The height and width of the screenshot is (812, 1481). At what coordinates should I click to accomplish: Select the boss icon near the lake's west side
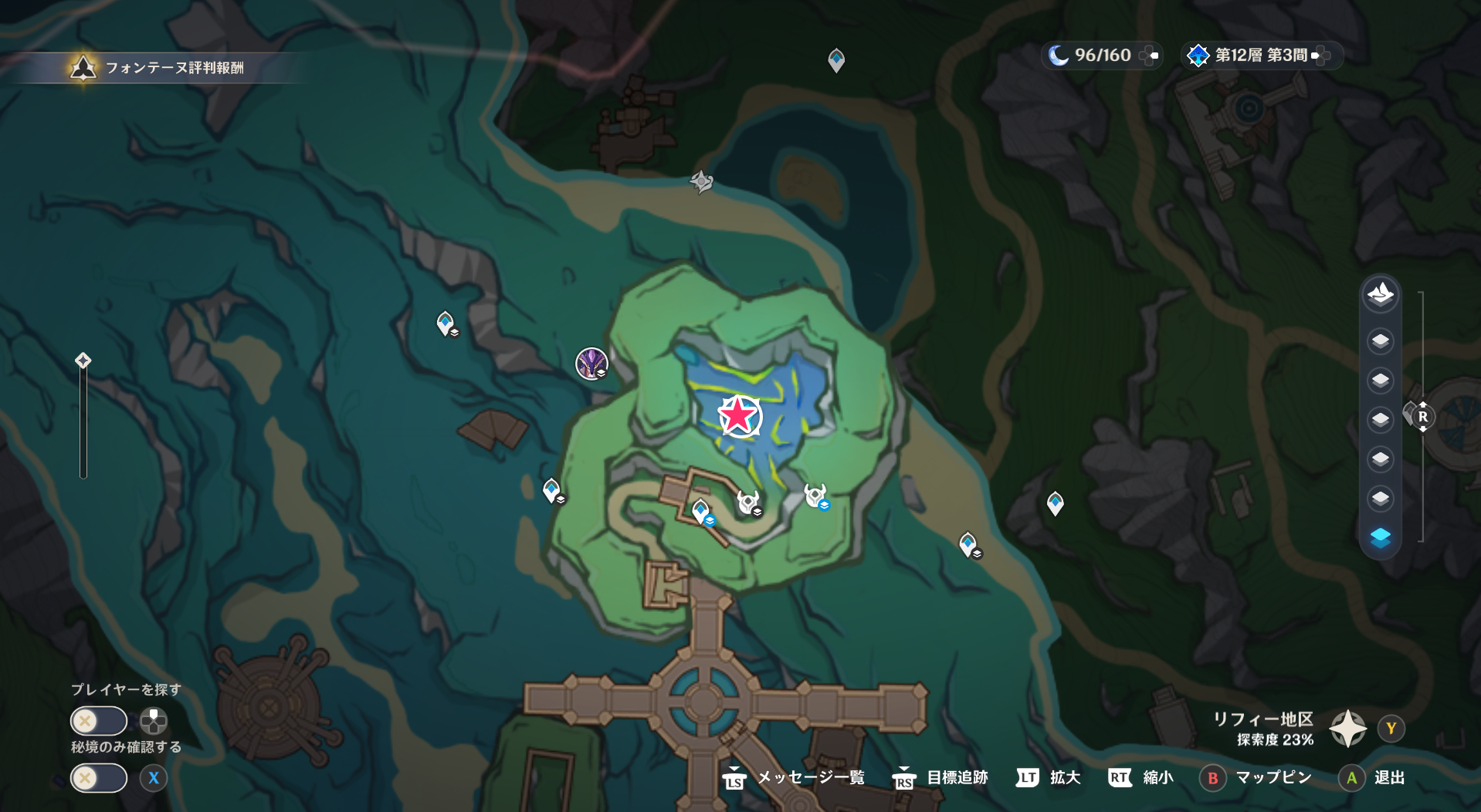[591, 364]
